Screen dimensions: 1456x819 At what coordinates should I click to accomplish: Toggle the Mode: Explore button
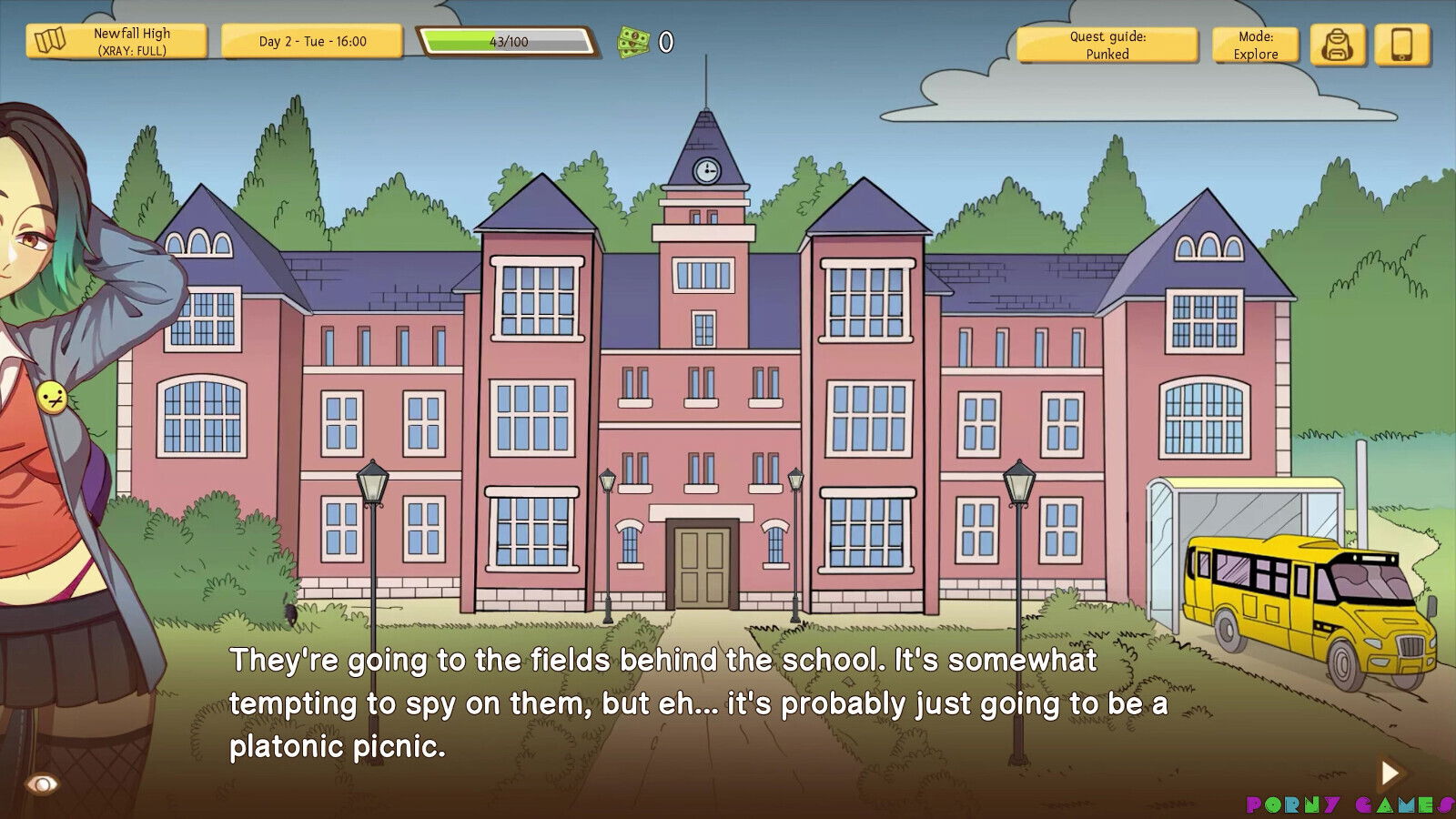1255,45
